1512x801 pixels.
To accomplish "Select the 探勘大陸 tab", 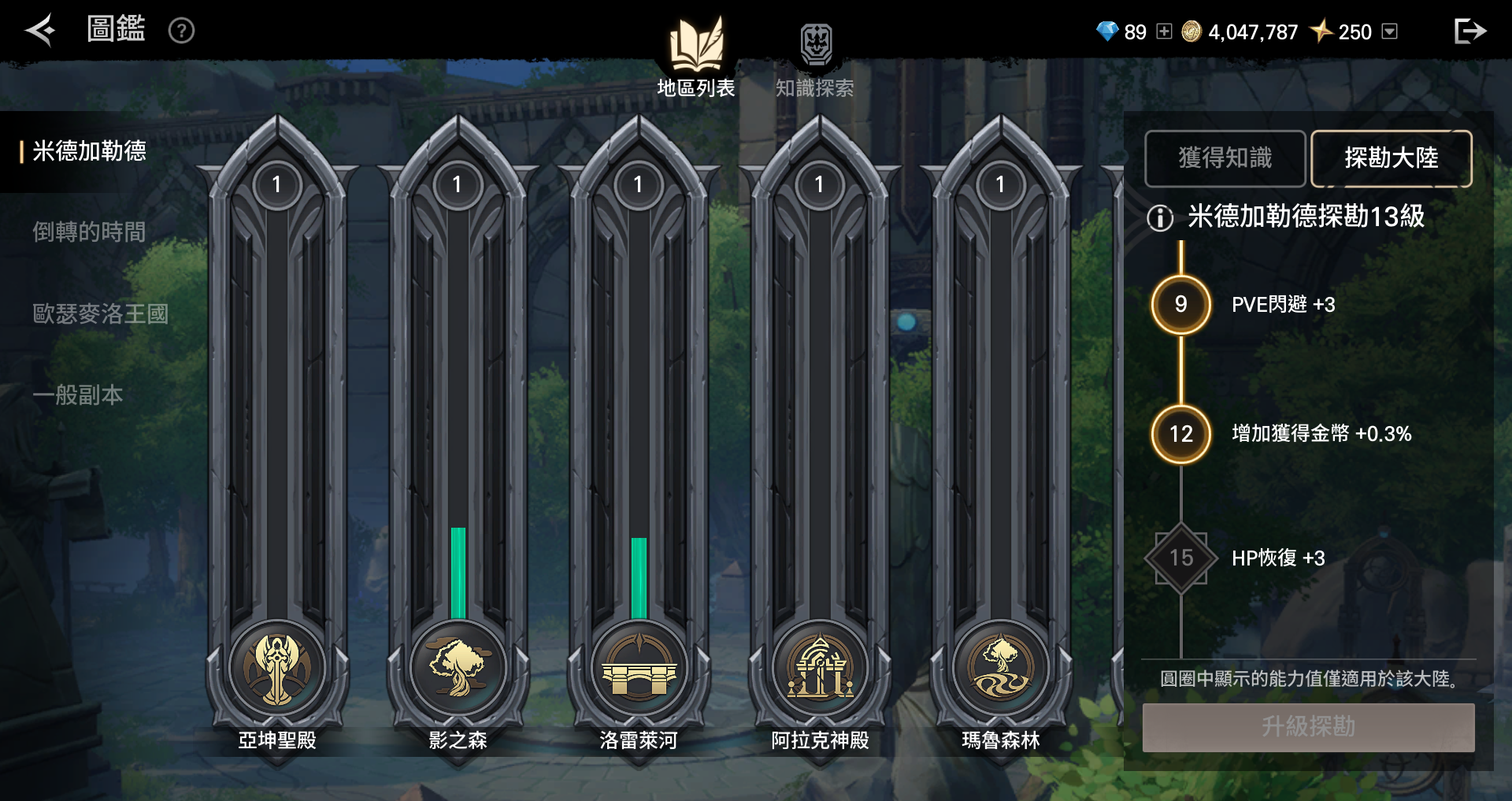I will [x=1391, y=158].
